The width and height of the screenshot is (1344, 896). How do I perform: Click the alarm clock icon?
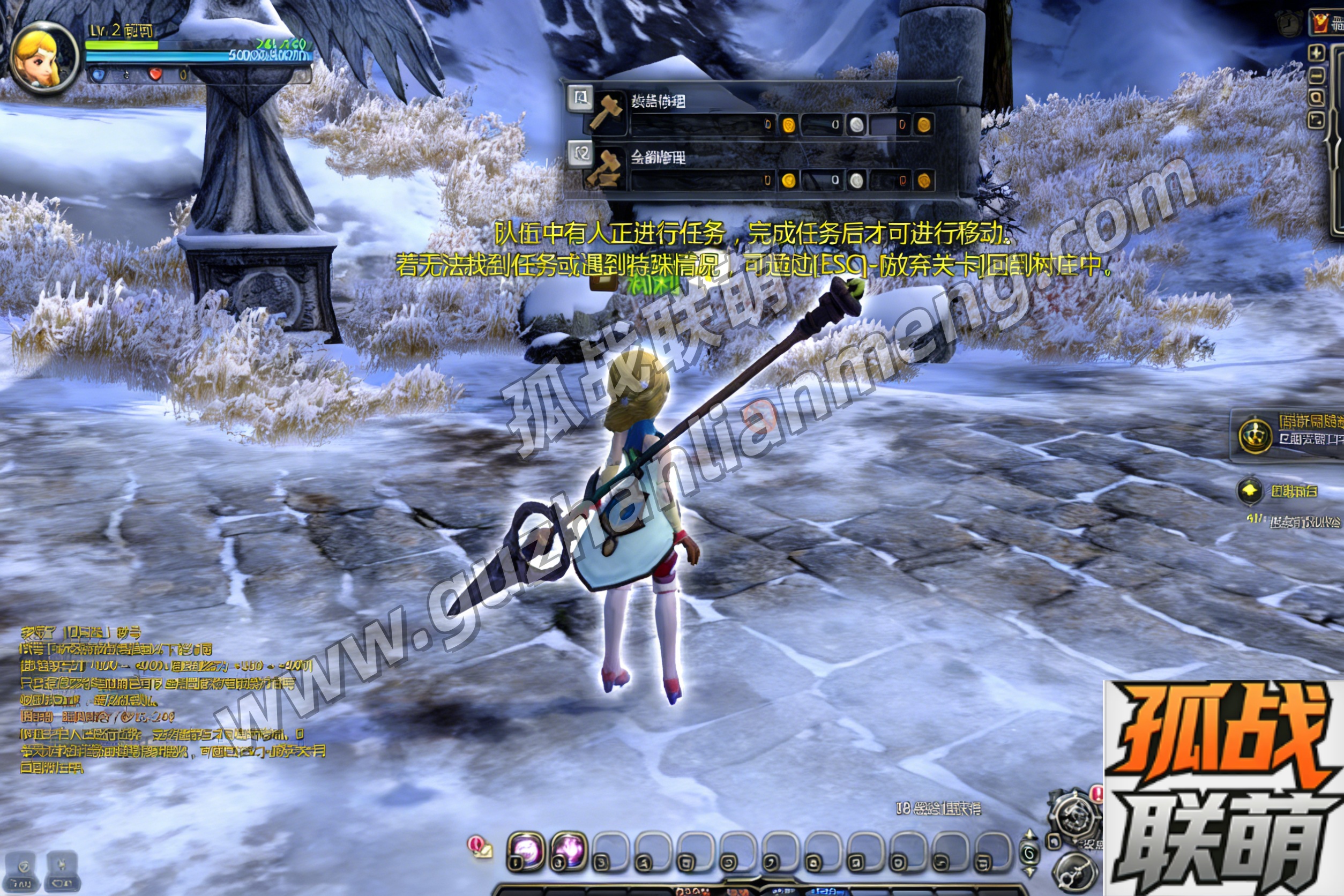coord(1289,24)
